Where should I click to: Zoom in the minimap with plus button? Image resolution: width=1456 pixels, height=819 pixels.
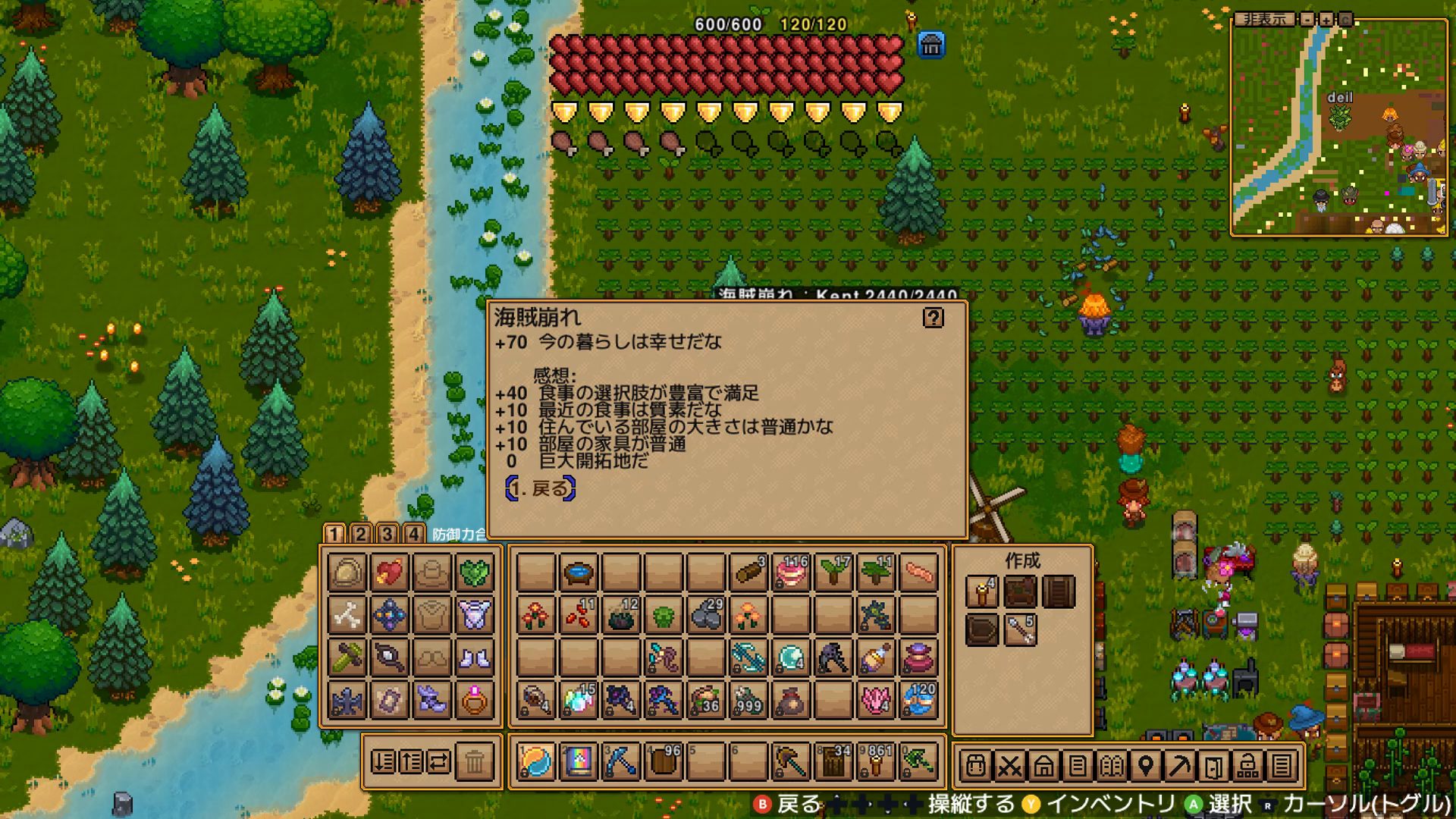(1326, 19)
